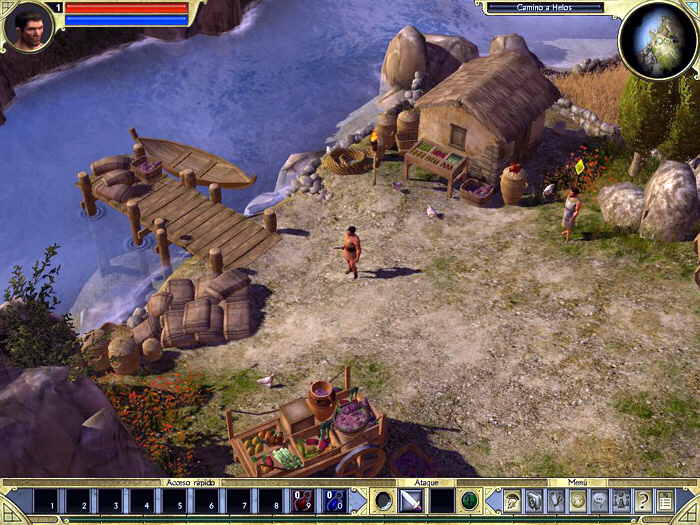
Task: Use the blue mana potion slot
Action: tap(334, 500)
